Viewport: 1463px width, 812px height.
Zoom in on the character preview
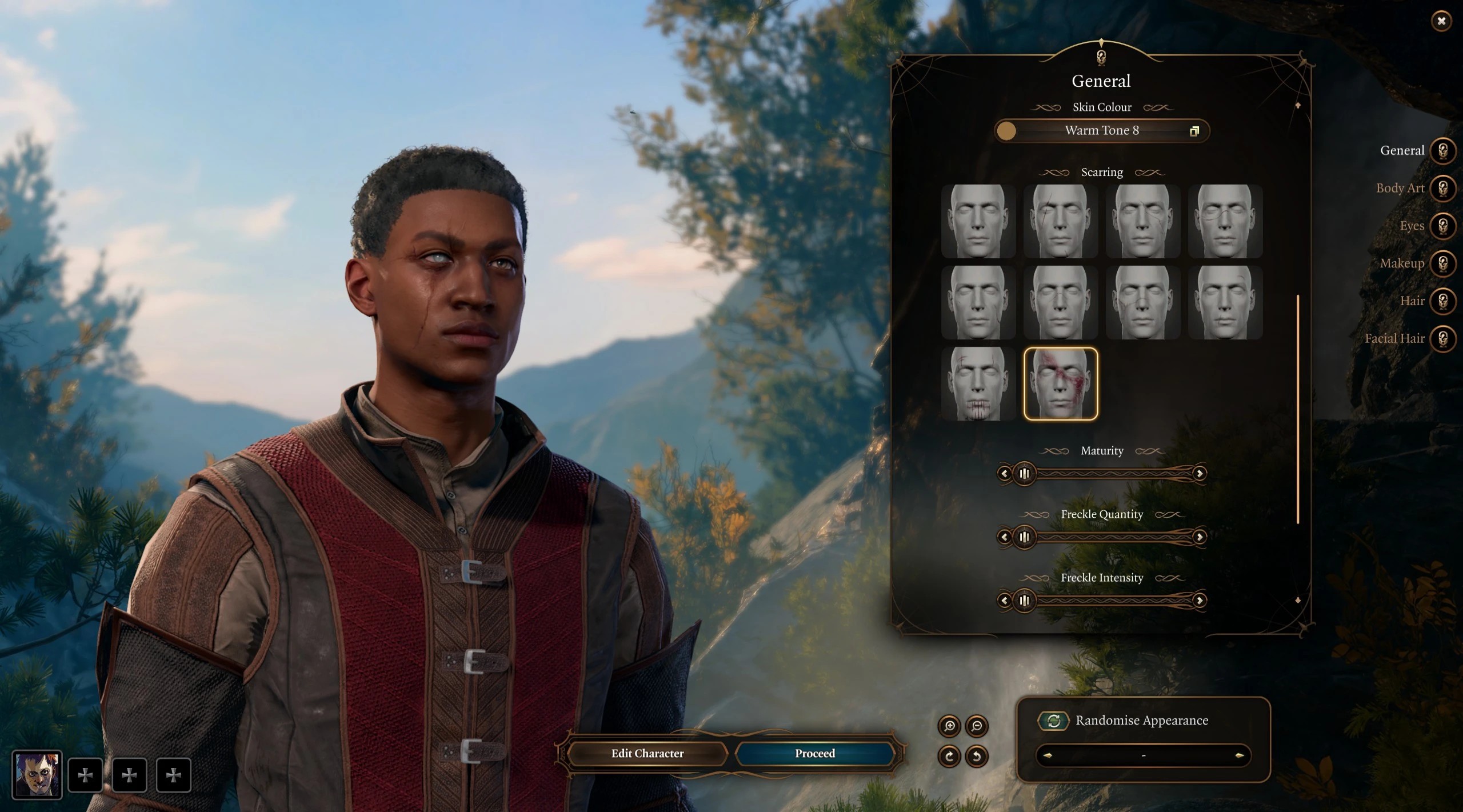point(949,726)
